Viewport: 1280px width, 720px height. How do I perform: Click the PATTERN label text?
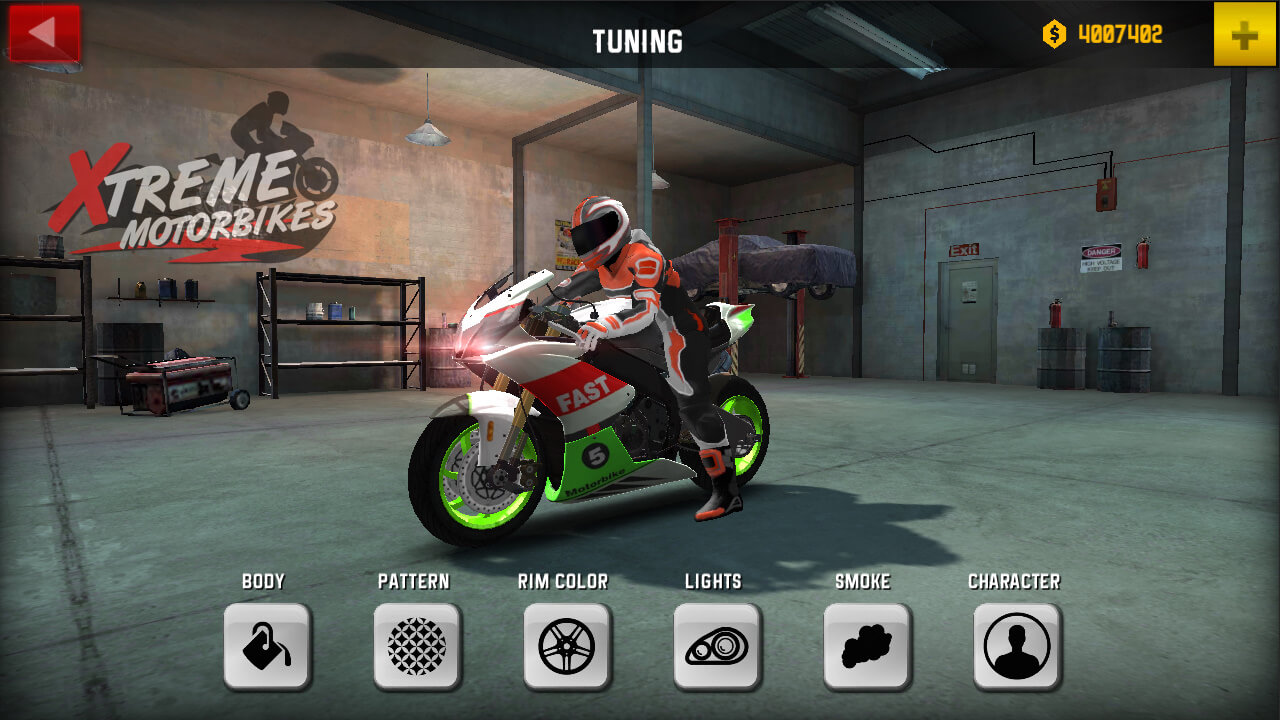pyautogui.click(x=414, y=581)
